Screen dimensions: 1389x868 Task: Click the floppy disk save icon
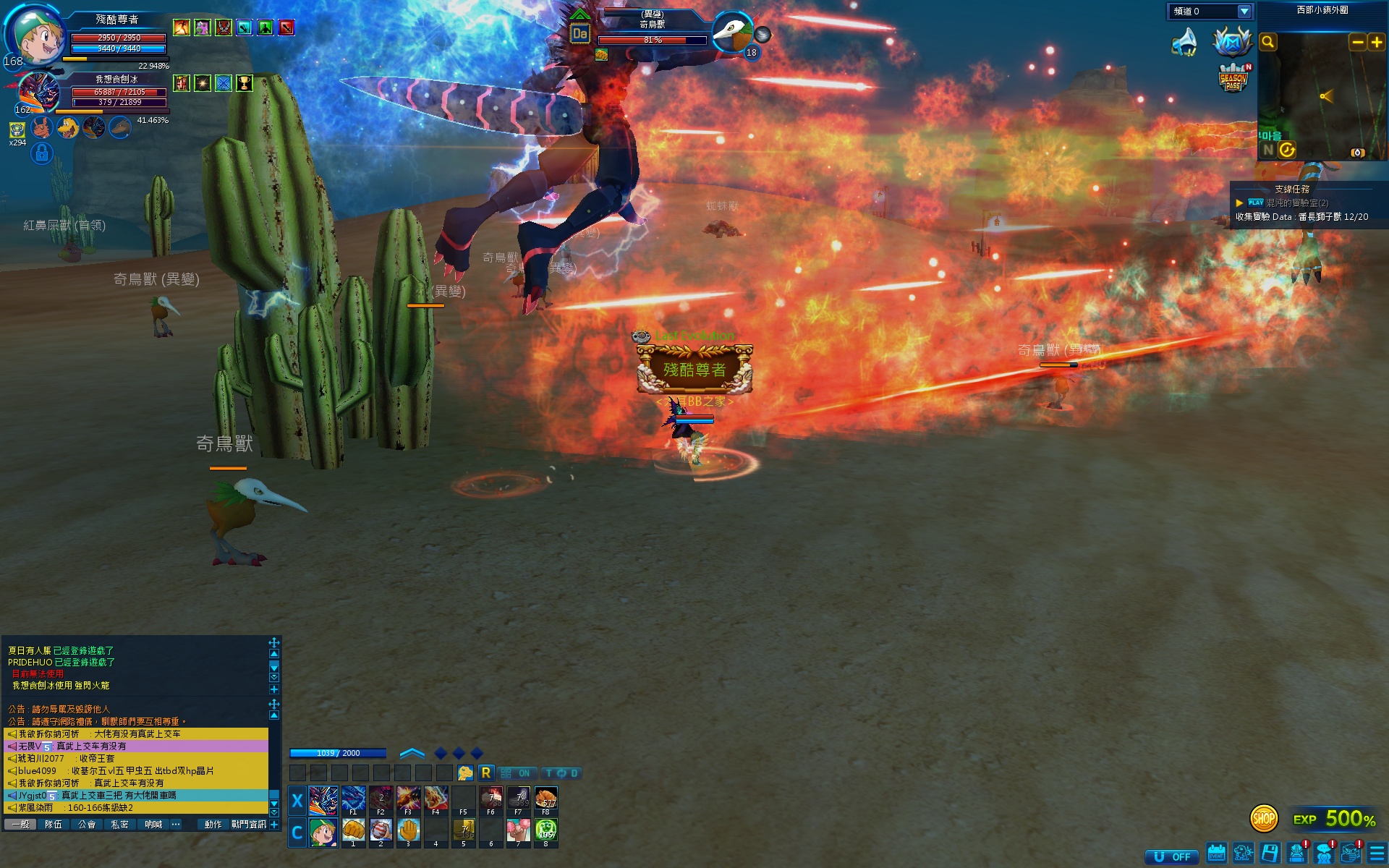[x=1270, y=854]
